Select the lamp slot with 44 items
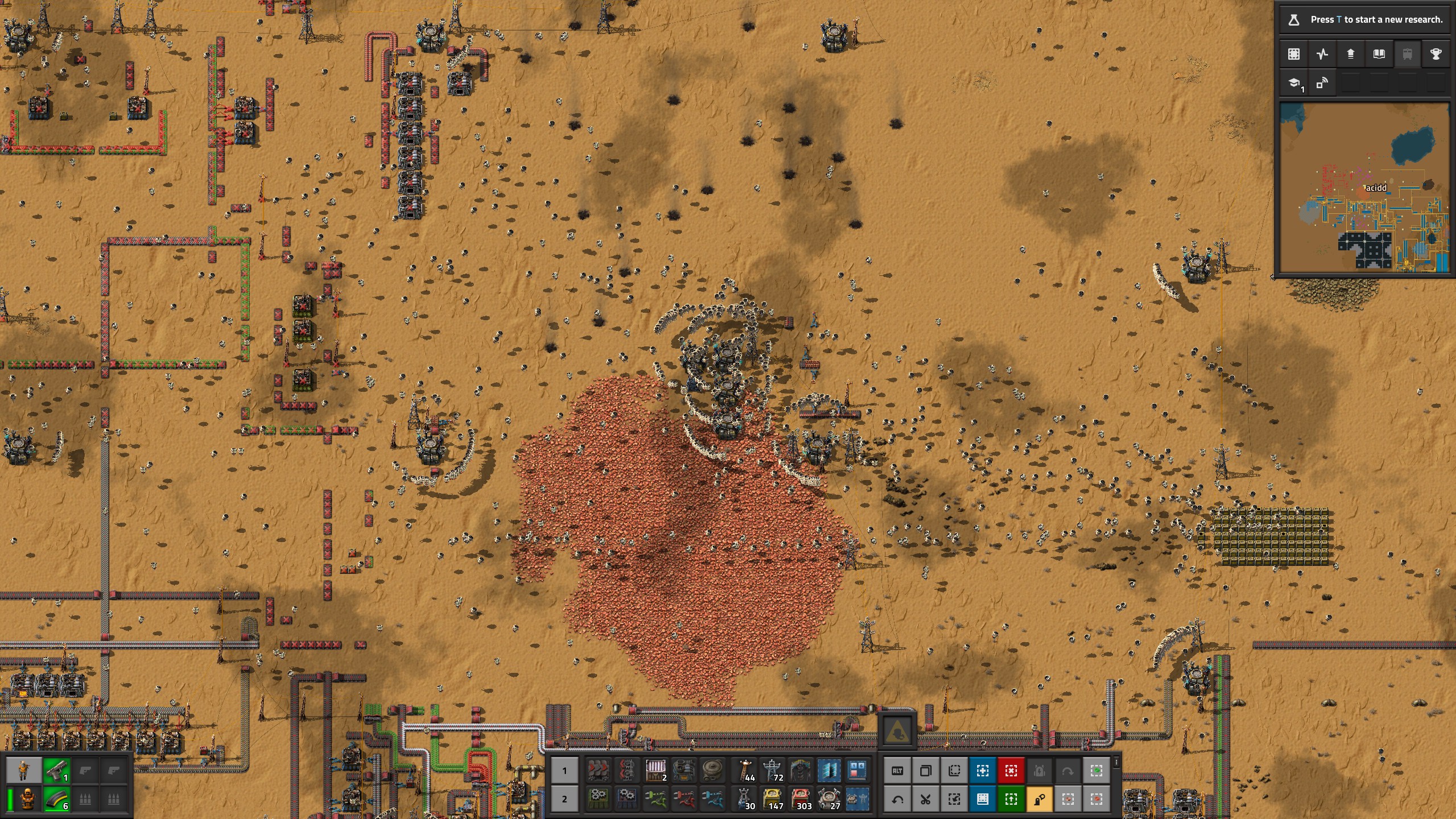 [x=745, y=771]
